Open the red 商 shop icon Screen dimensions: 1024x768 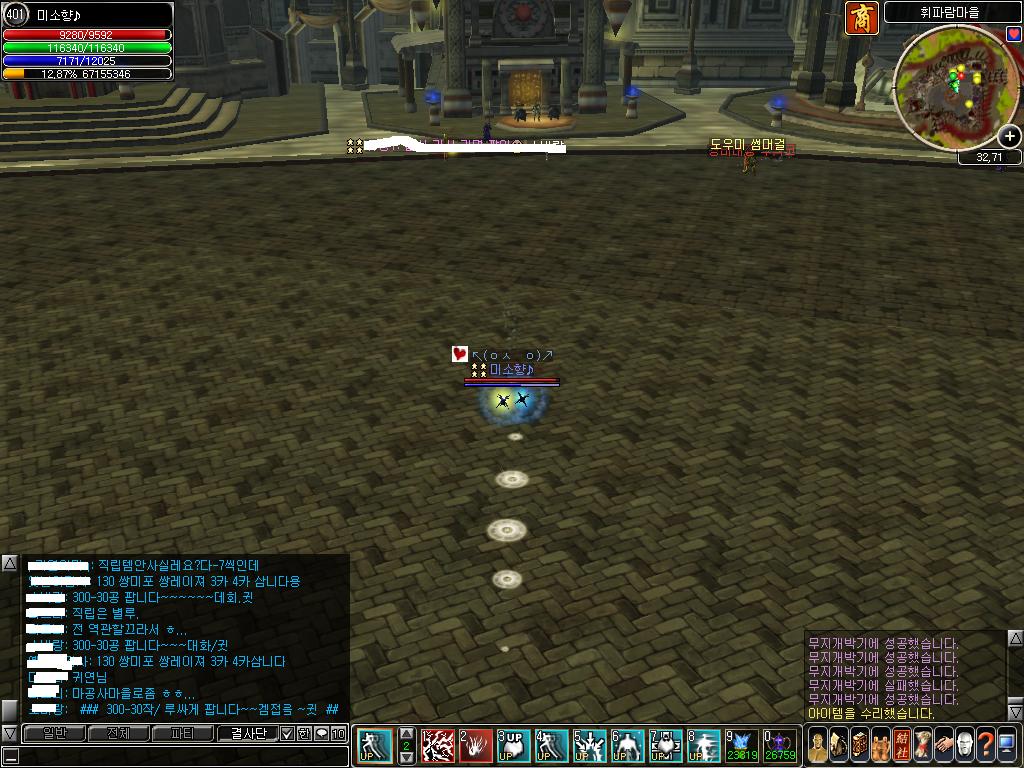tap(861, 18)
